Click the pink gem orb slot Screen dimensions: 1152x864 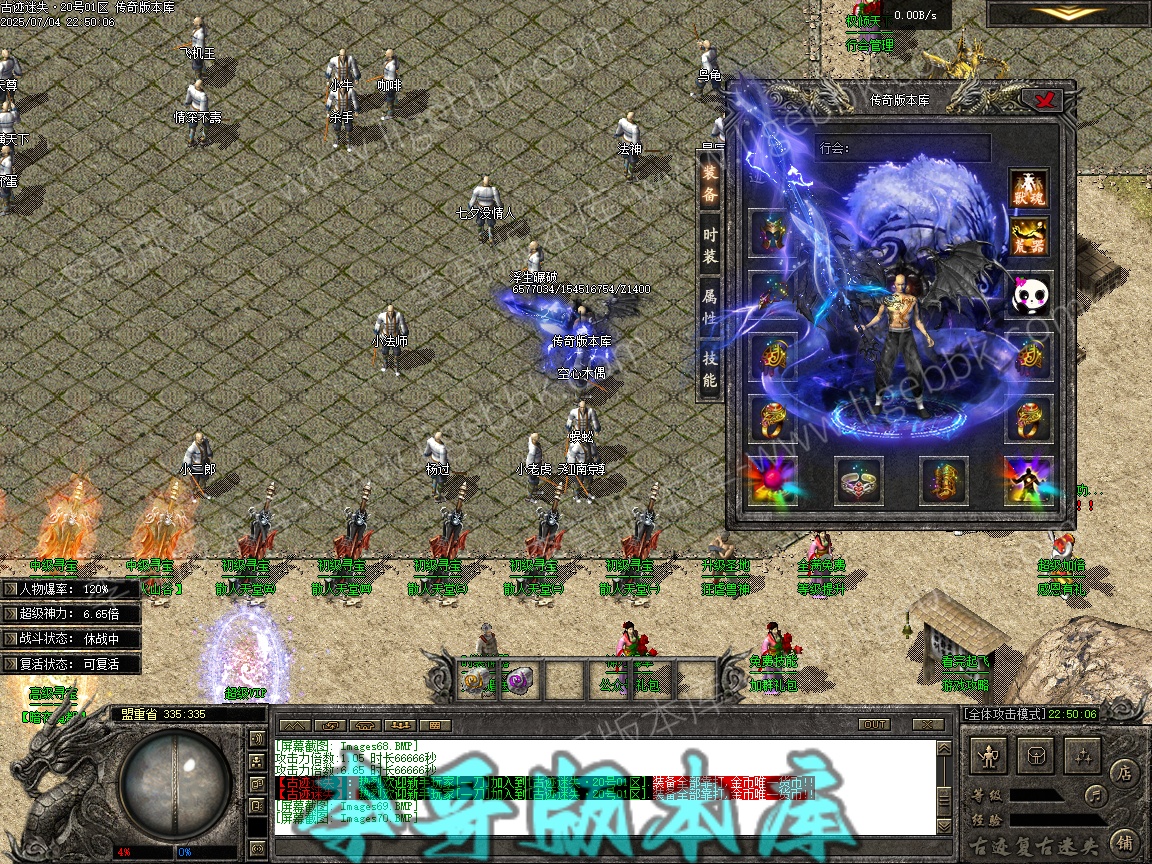(x=773, y=481)
